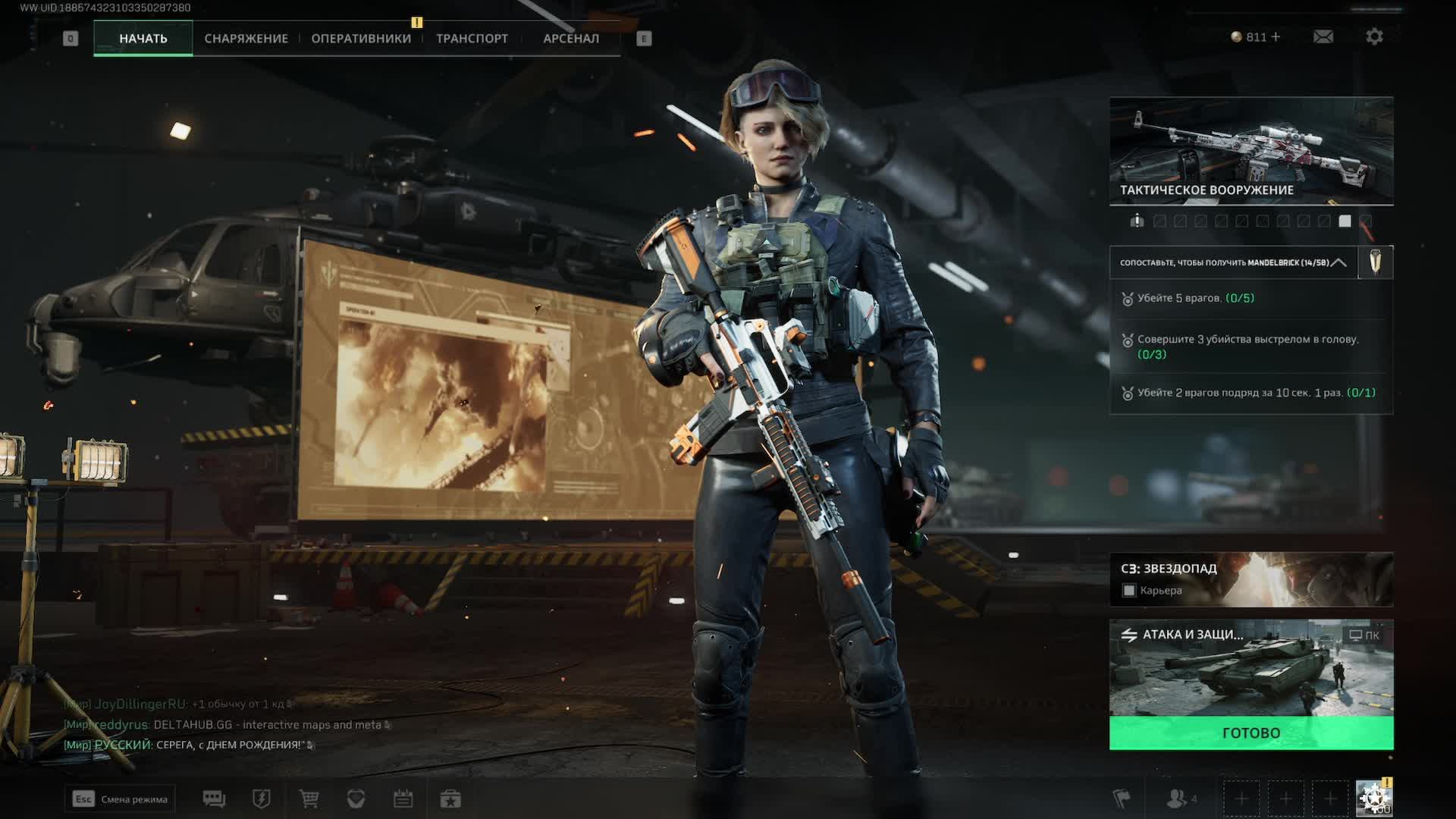This screenshot has width=1456, height=819.
Task: Open the mail inbox envelope
Action: (x=1323, y=36)
